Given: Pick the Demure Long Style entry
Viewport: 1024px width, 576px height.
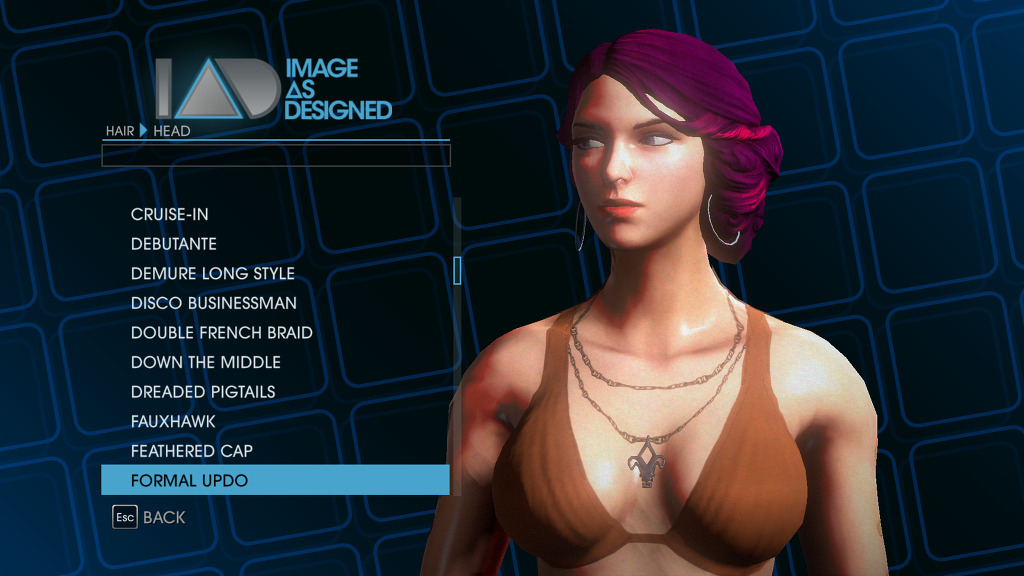Looking at the screenshot, I should pyautogui.click(x=213, y=273).
